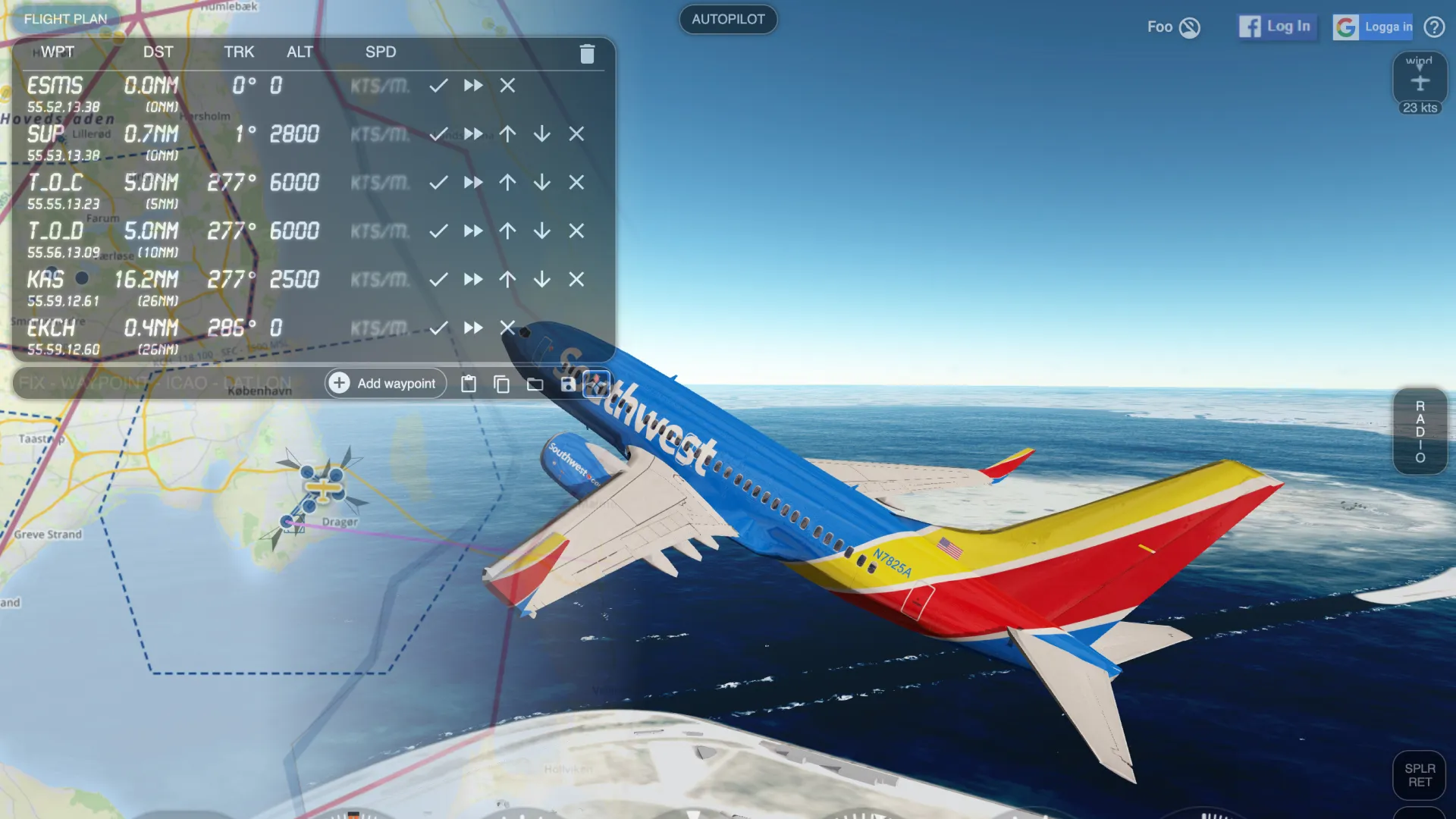Clear flight plan with trash icon
The image size is (1456, 819).
[587, 53]
